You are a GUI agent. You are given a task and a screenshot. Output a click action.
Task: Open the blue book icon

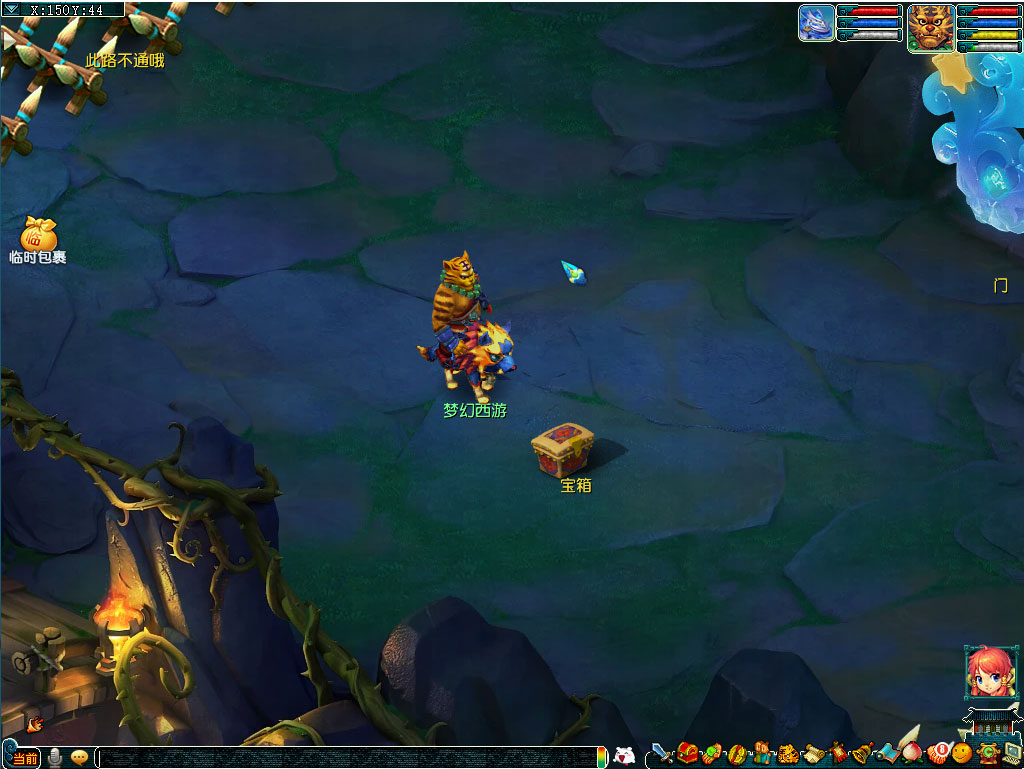(x=888, y=753)
